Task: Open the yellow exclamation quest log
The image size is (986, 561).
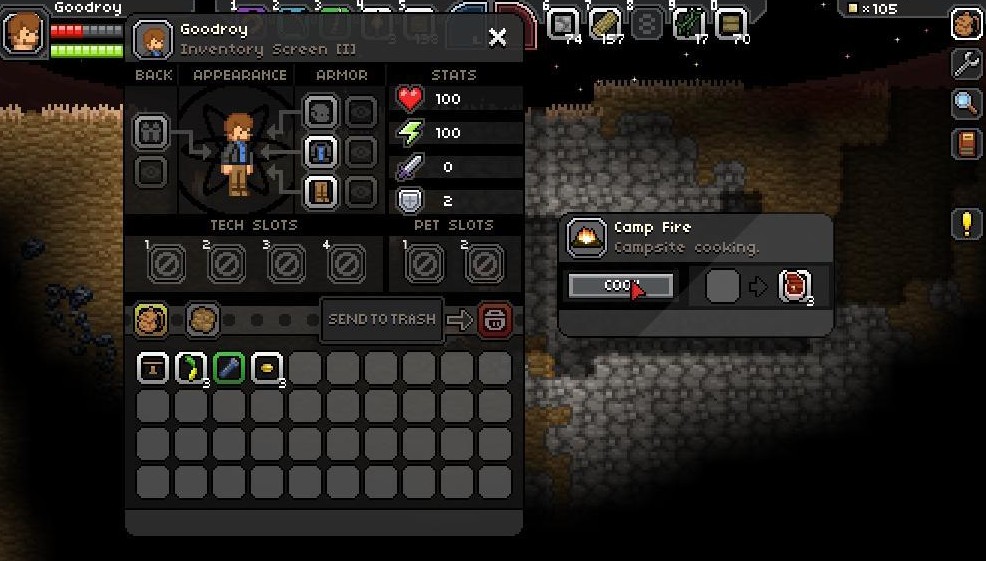Action: click(965, 223)
